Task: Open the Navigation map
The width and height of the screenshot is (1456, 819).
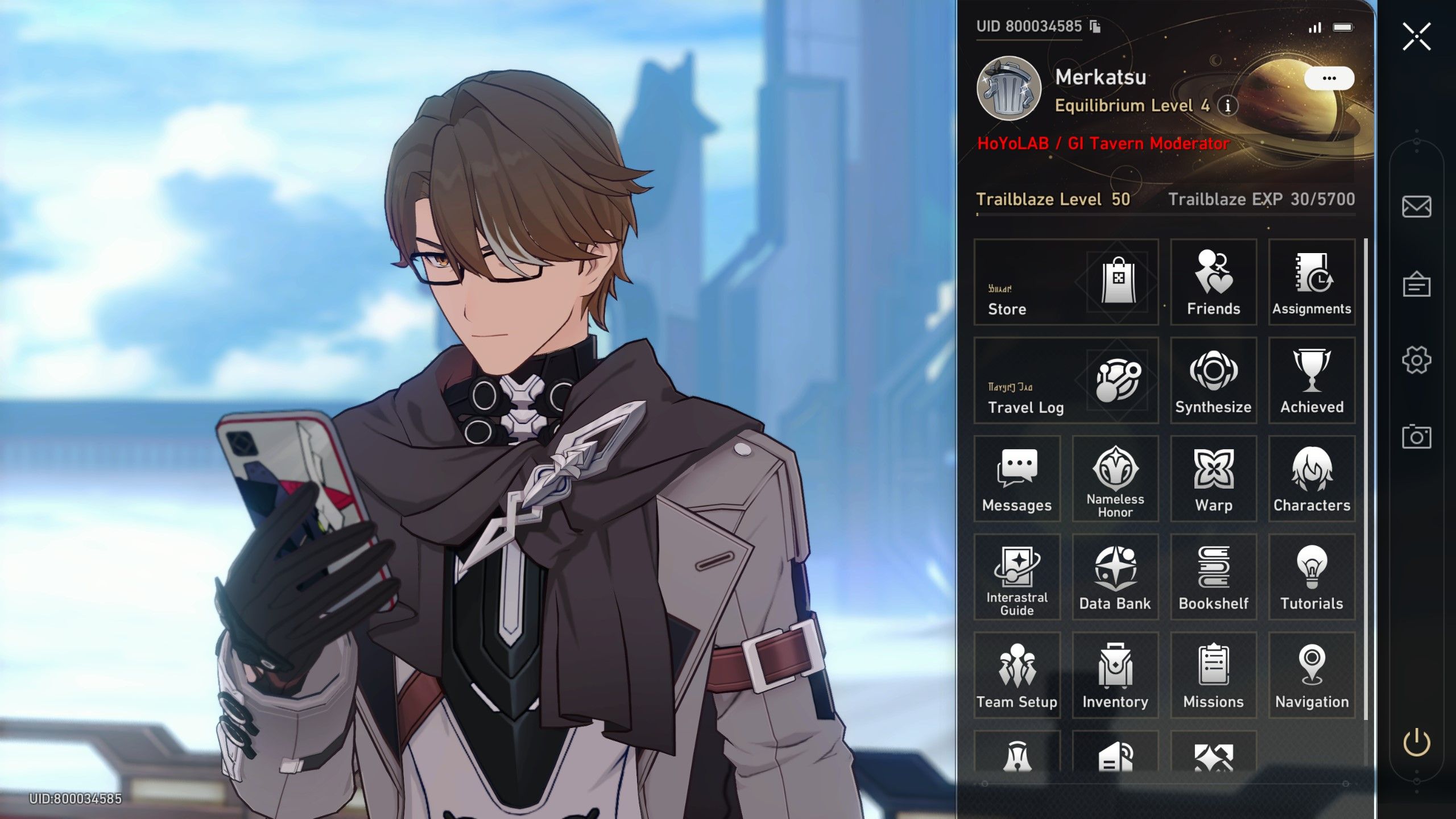Action: pos(1312,675)
